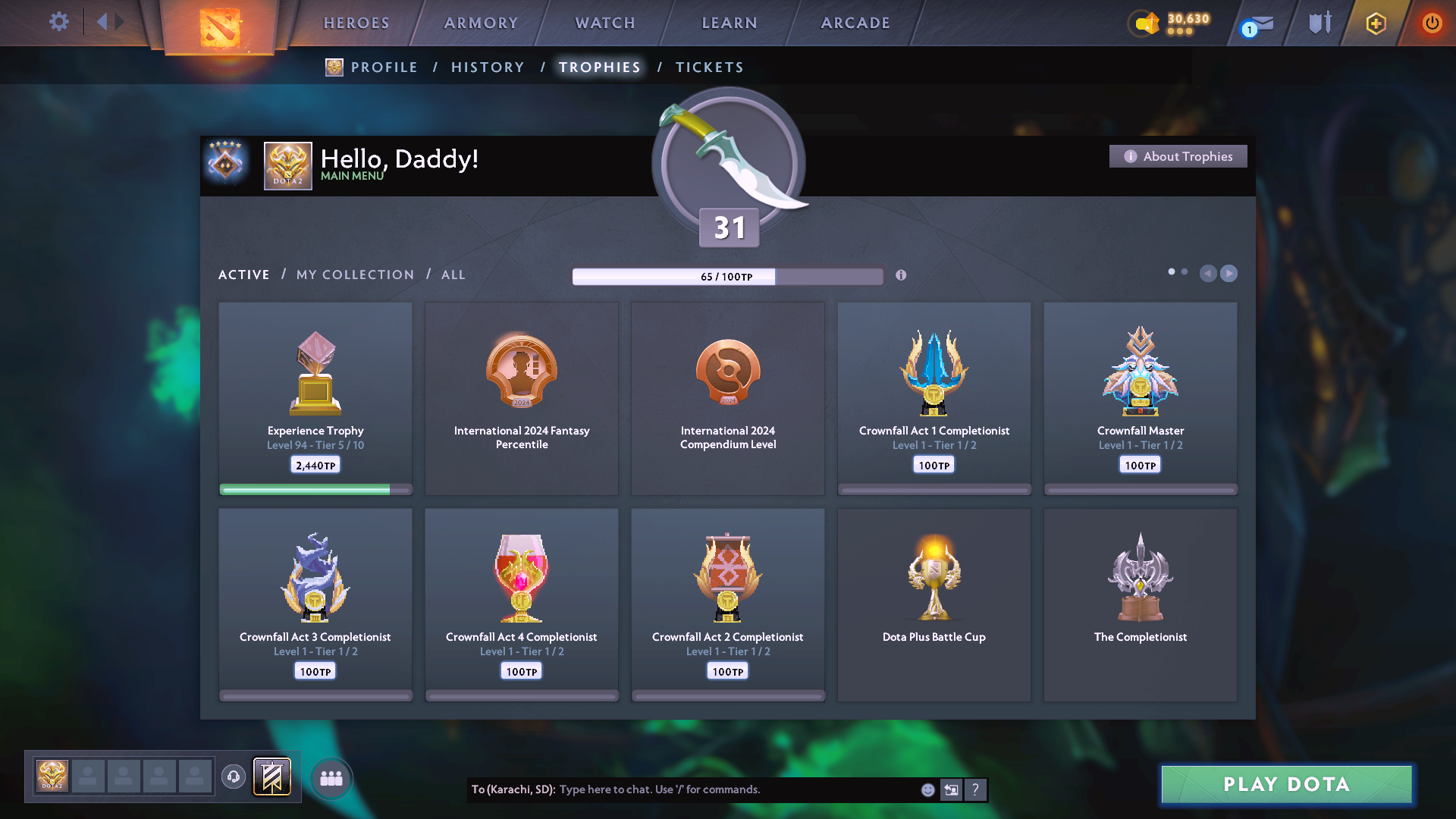View the match History tab
Screen dimensions: 1456x819
[x=488, y=67]
